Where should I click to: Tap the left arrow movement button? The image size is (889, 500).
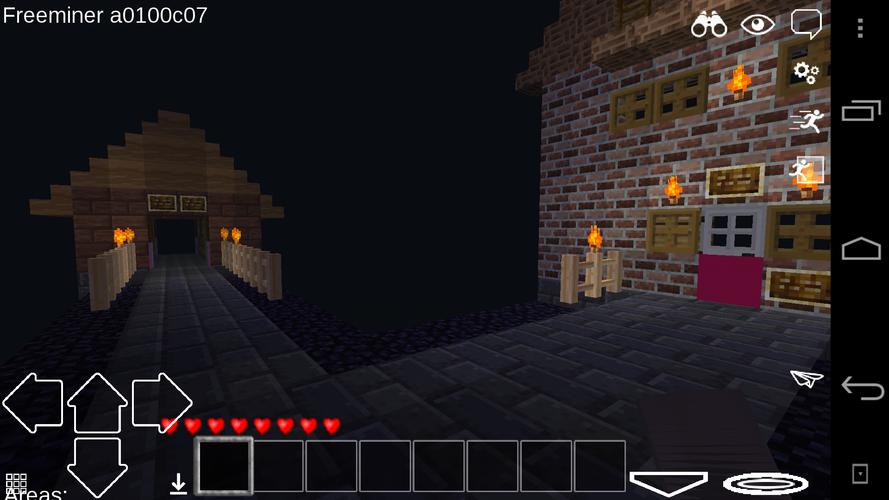(32, 403)
